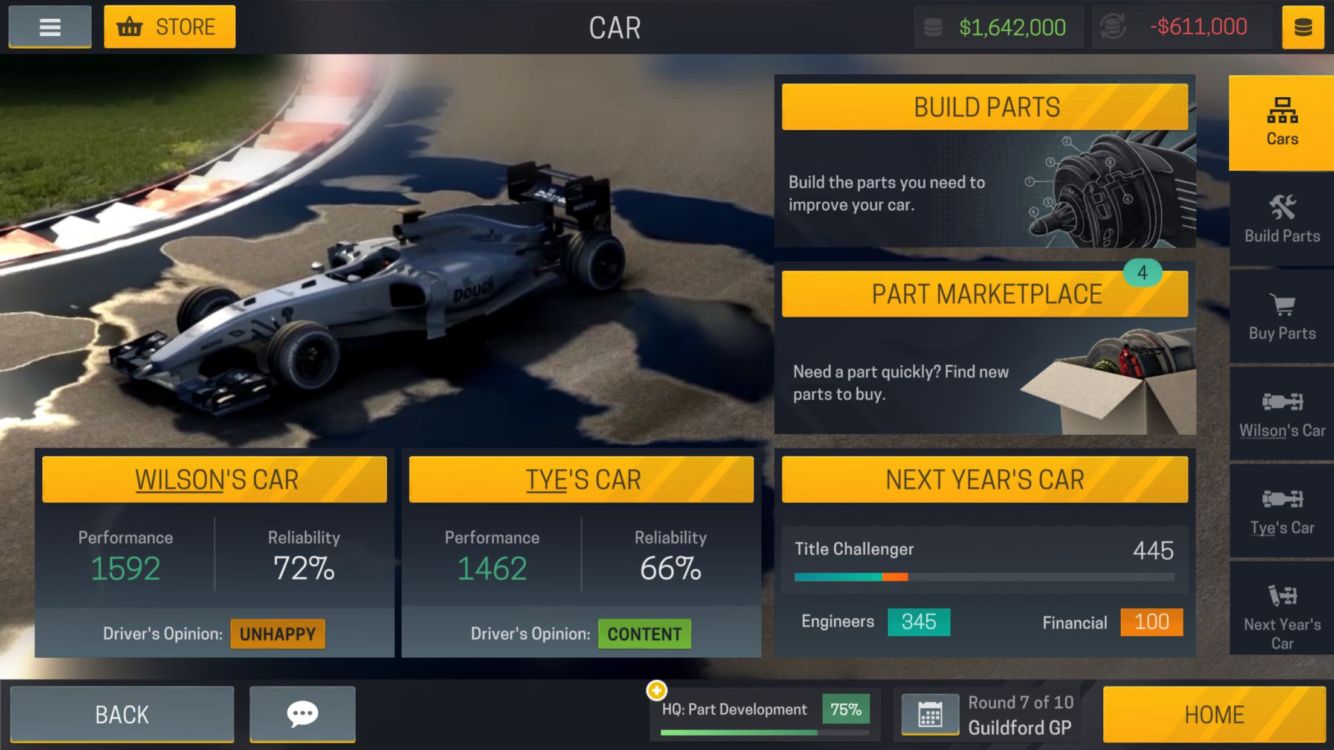This screenshot has width=1334, height=750.
Task: Click the coin stack finances icon
Action: [x=1303, y=27]
